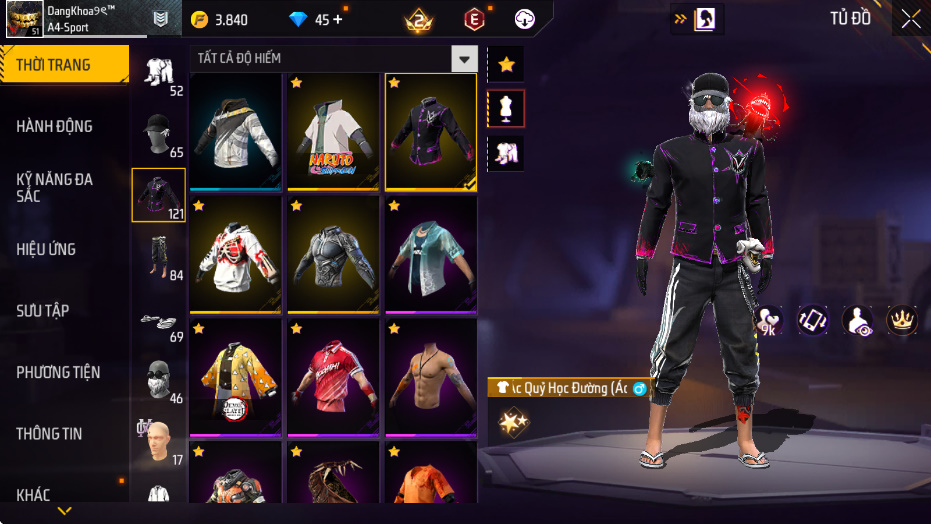Open the KỸ NĂNG ĐA SẮC section

tap(55, 187)
